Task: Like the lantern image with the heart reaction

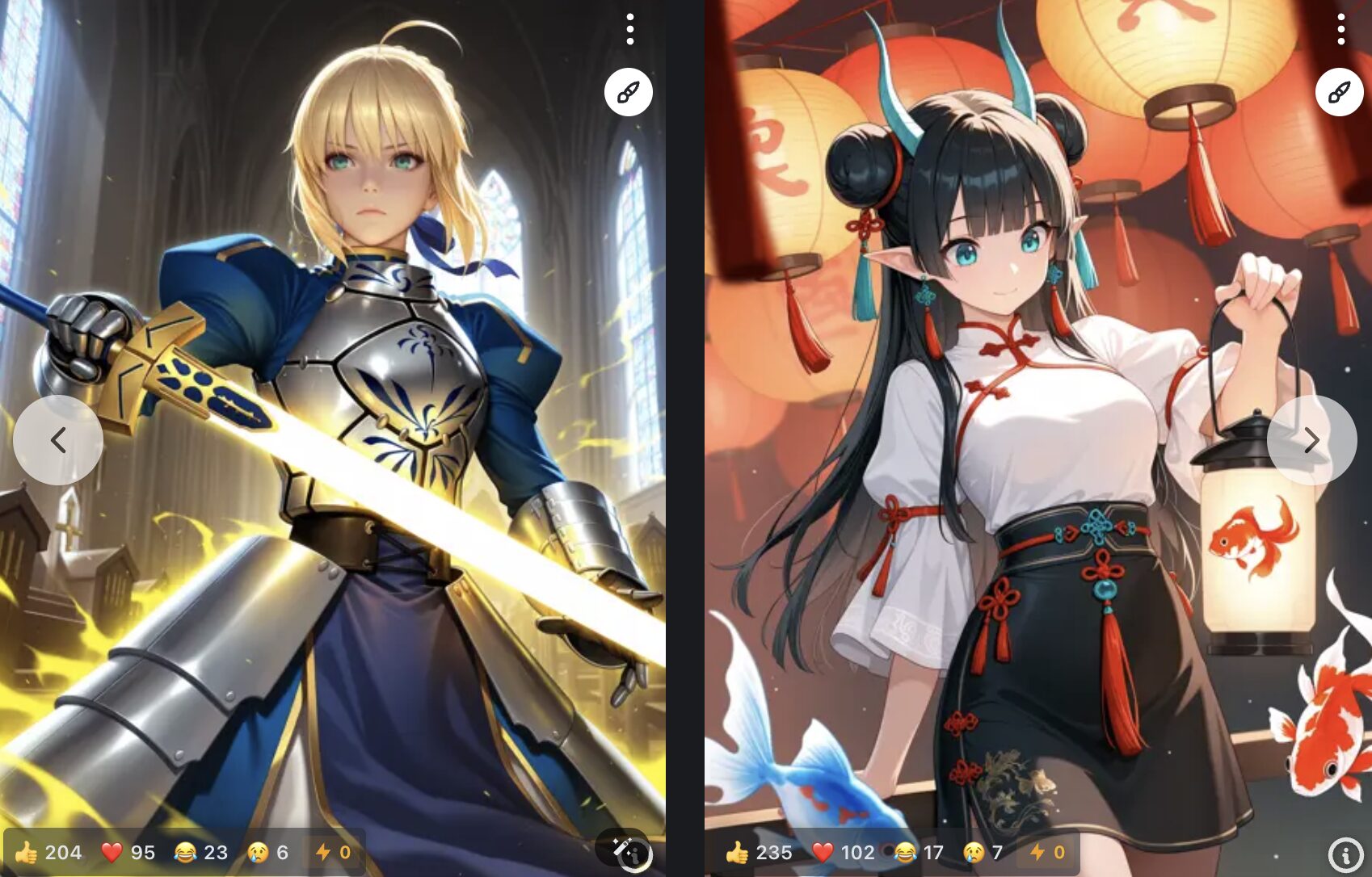Action: click(824, 850)
